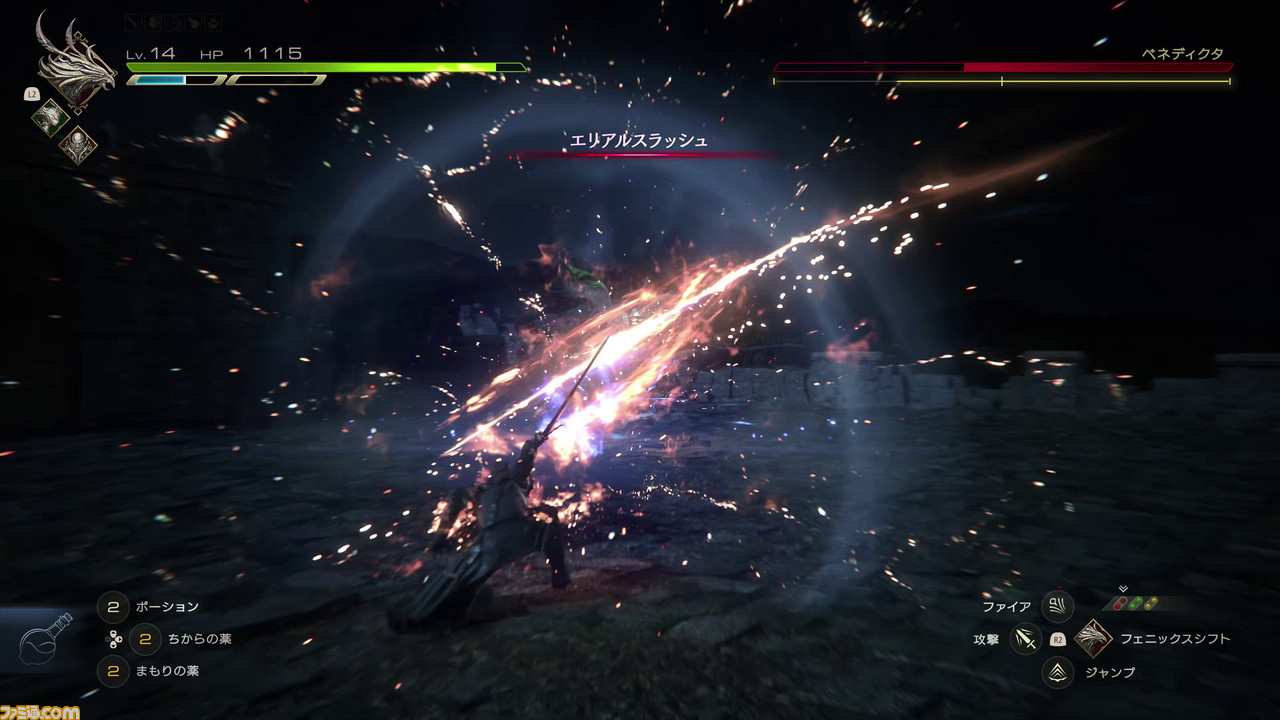Use the まもりの薬 item slot
1280x720 pixels.
(113, 670)
